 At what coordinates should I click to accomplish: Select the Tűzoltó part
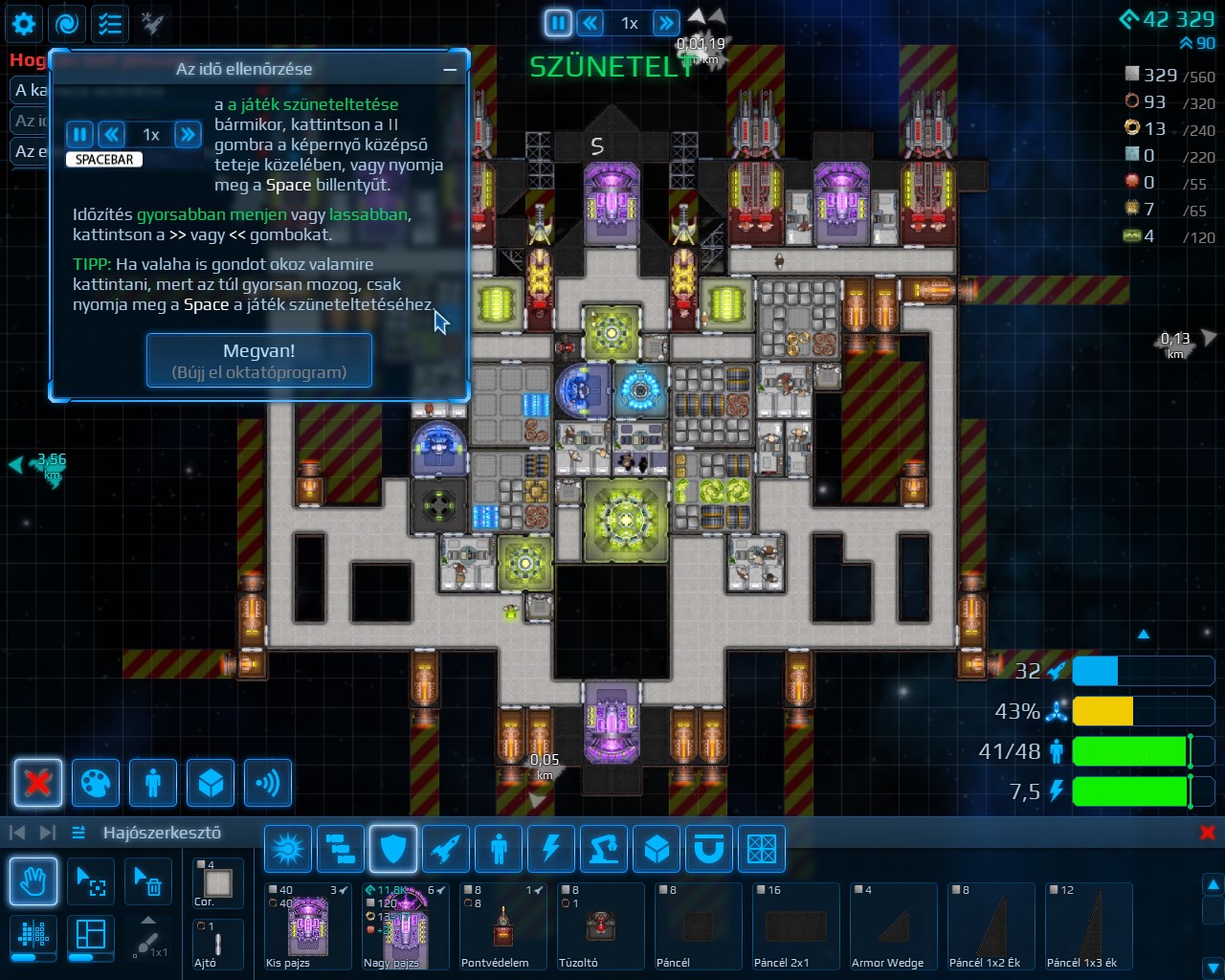pos(600,926)
